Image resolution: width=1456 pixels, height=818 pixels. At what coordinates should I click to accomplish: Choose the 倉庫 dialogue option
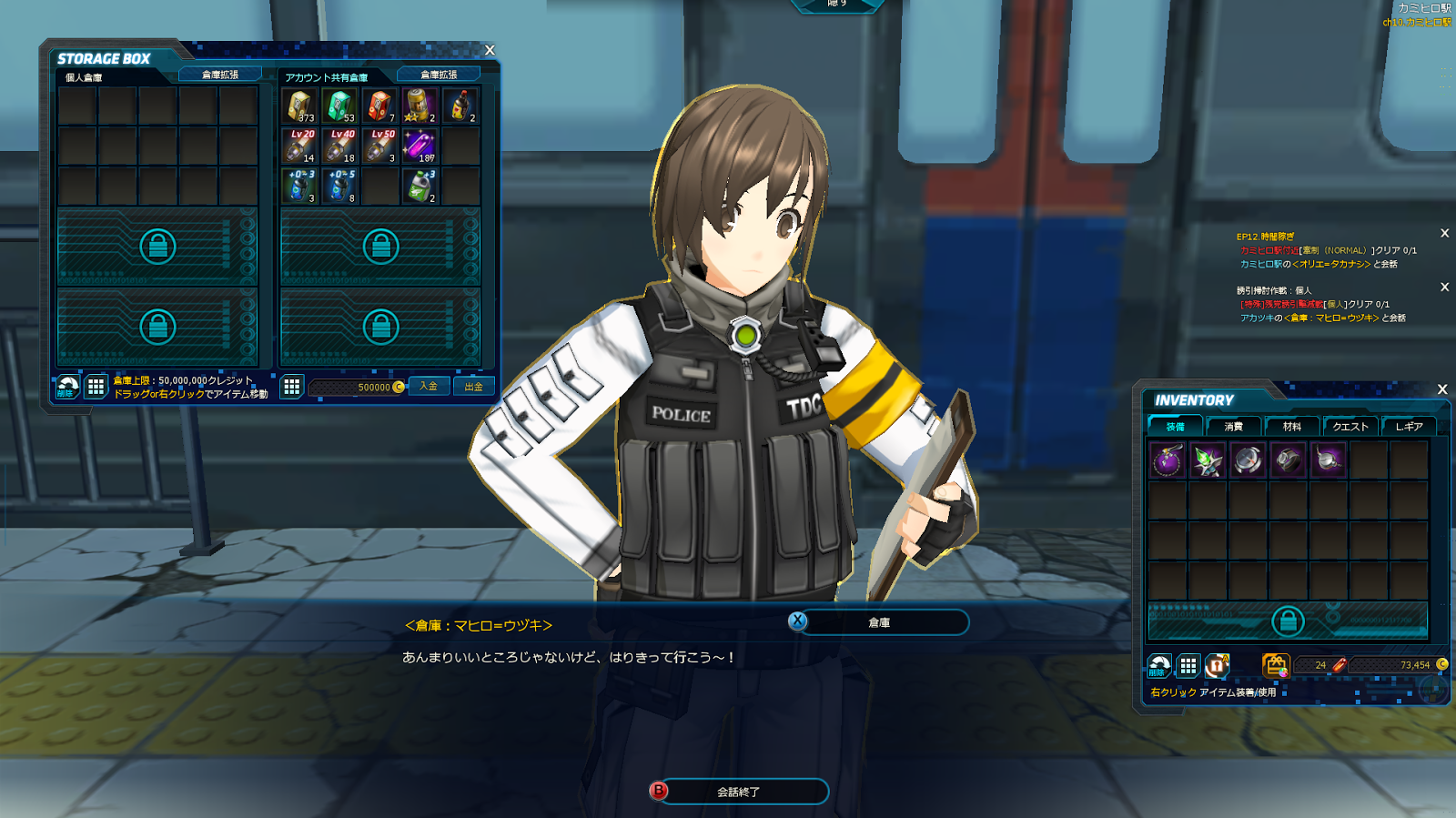[878, 622]
